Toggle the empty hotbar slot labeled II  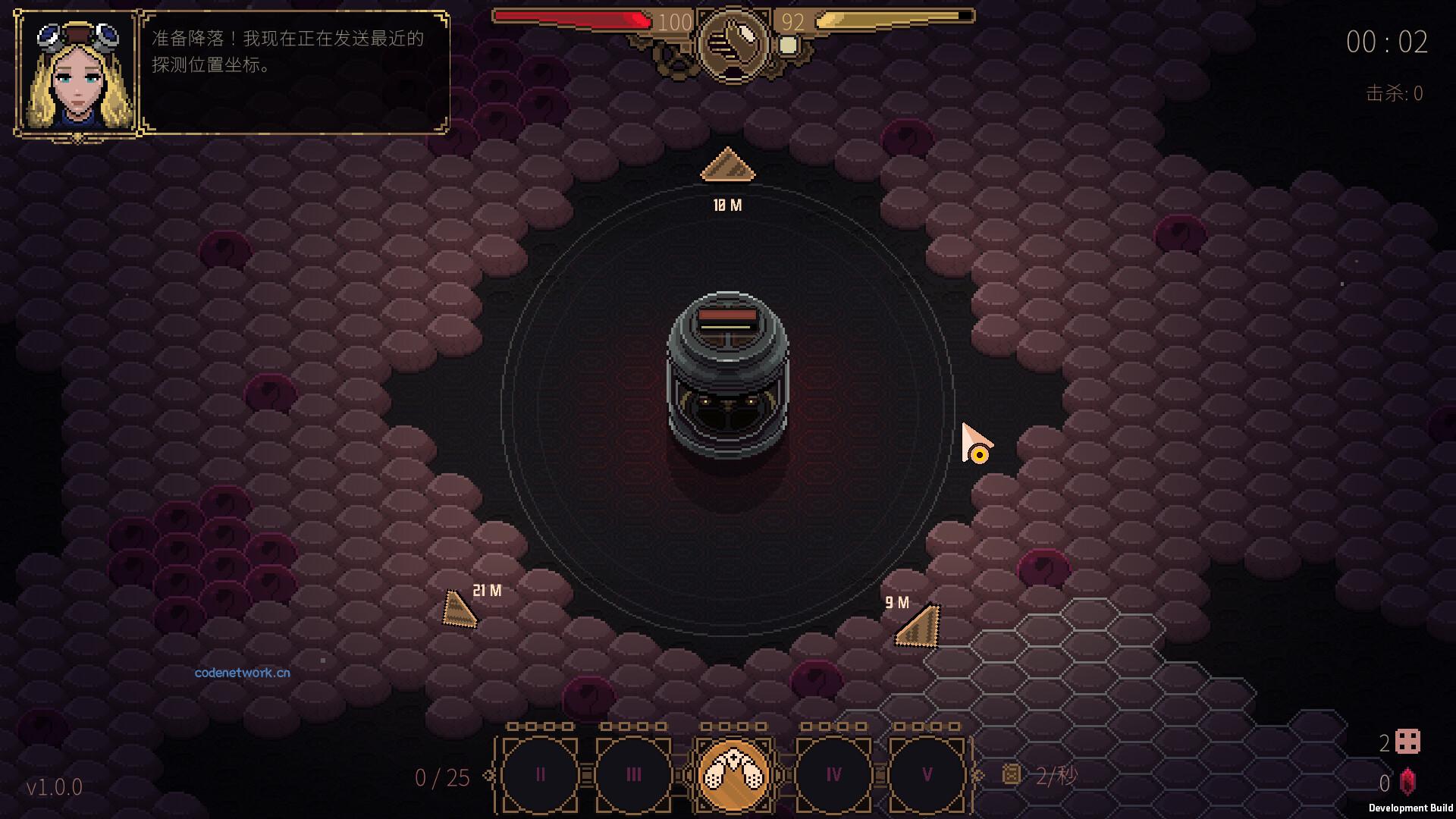click(540, 775)
